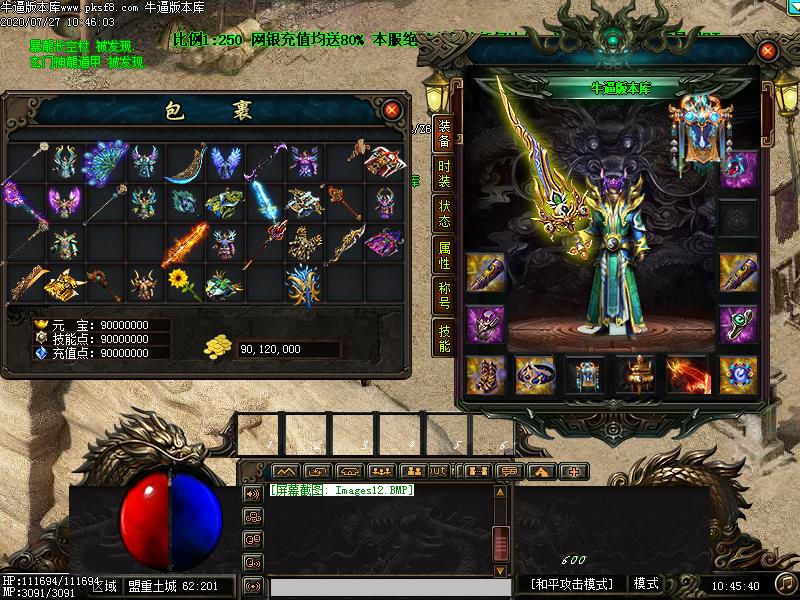
Task: Click the gold coin pile icon
Action: pyautogui.click(x=217, y=348)
